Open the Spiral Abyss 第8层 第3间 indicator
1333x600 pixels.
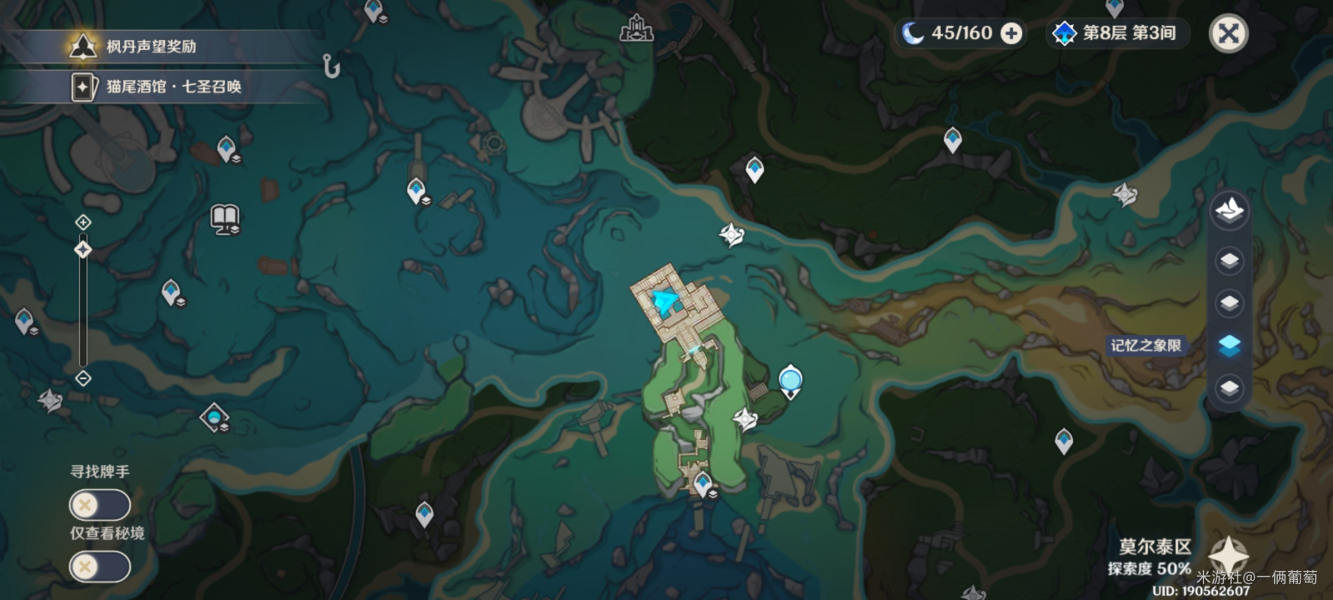click(x=1116, y=33)
